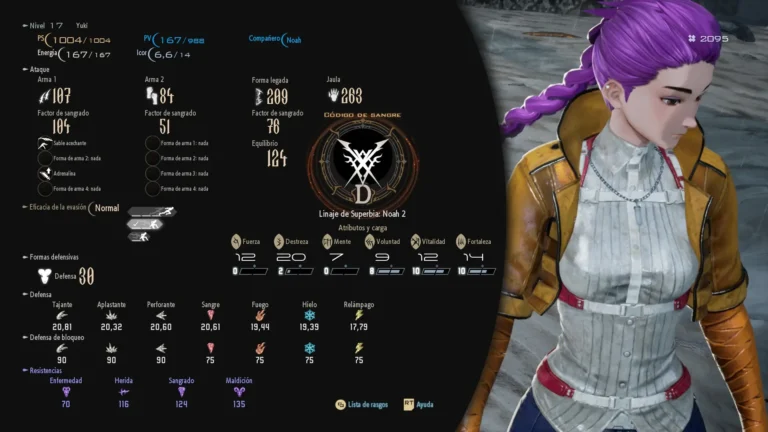The height and width of the screenshot is (432, 768).
Task: Click the Arma 2 attack icon
Action: 152,96
